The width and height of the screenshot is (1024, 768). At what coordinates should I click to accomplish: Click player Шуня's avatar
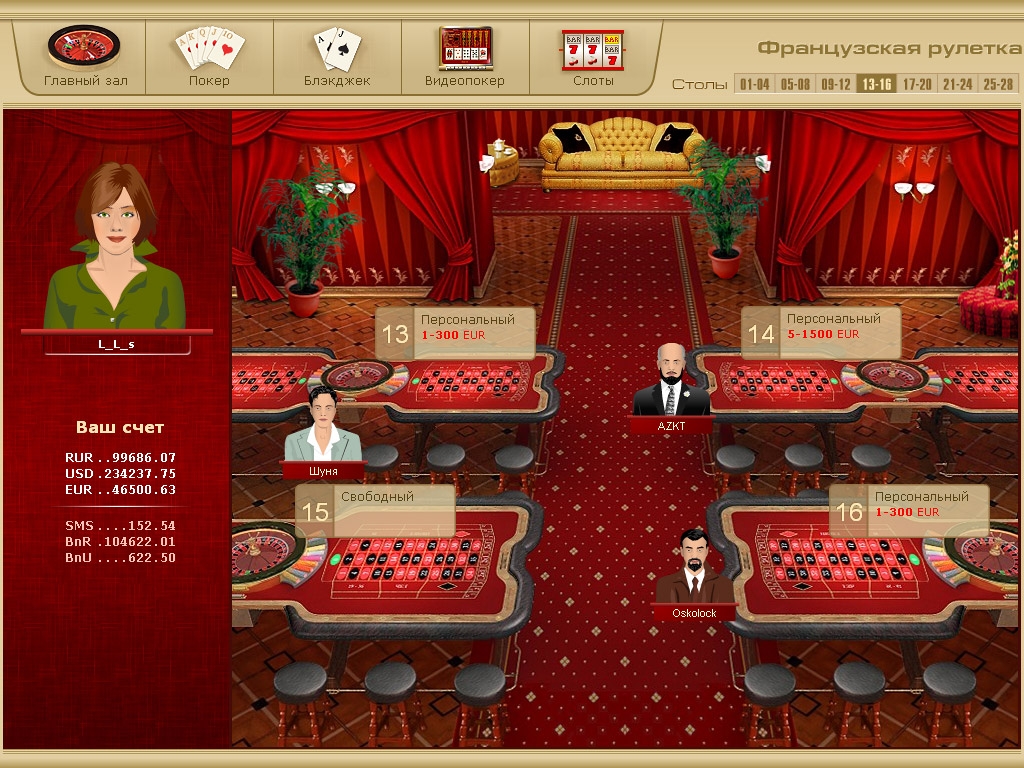point(322,427)
